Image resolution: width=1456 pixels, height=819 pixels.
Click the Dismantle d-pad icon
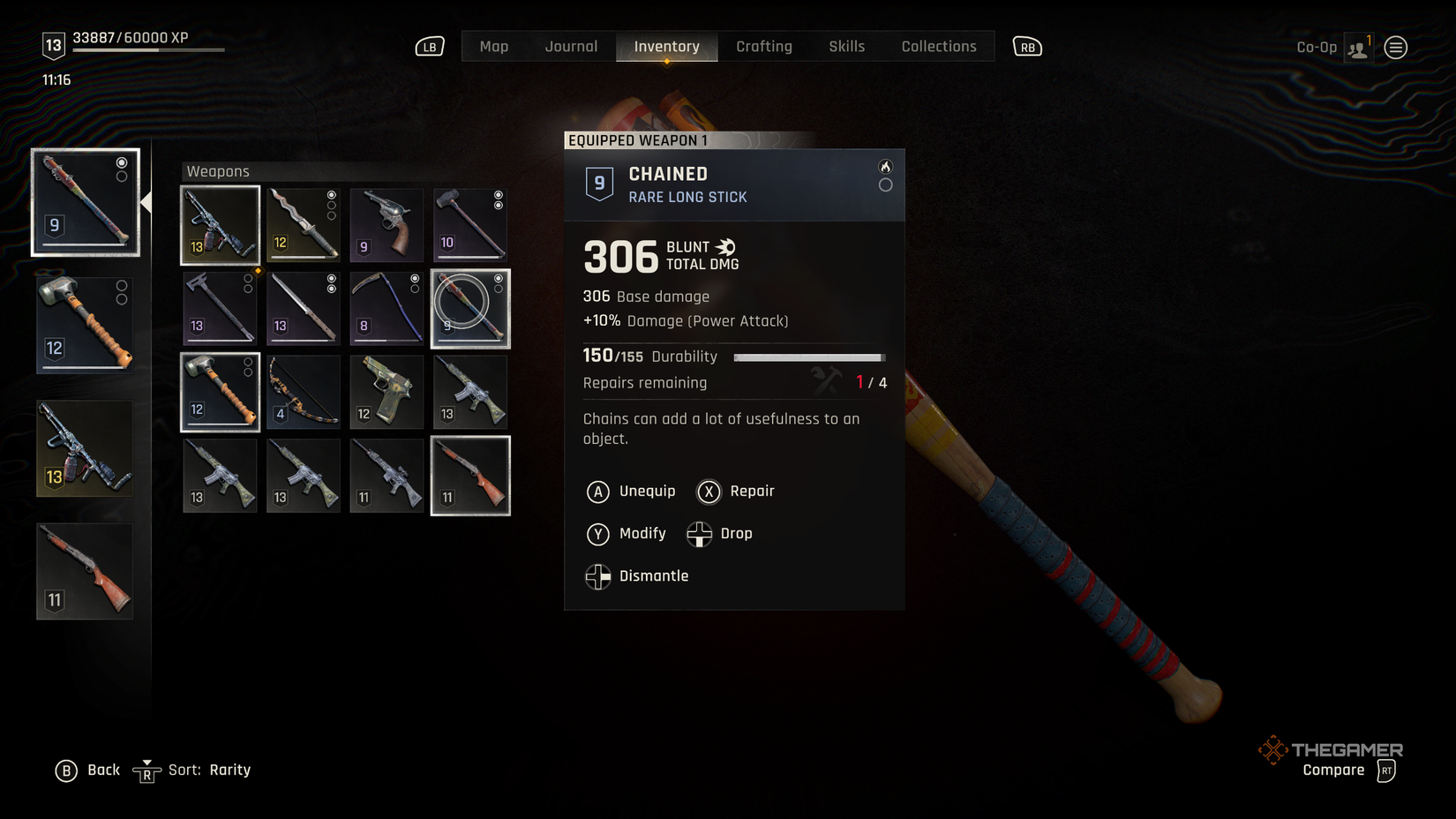tap(597, 576)
